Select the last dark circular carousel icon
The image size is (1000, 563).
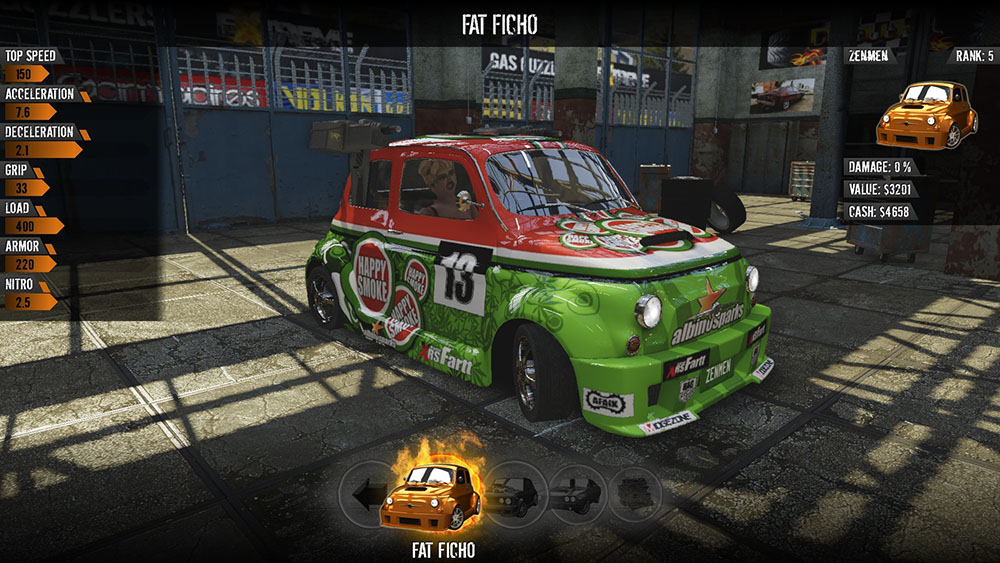click(634, 493)
